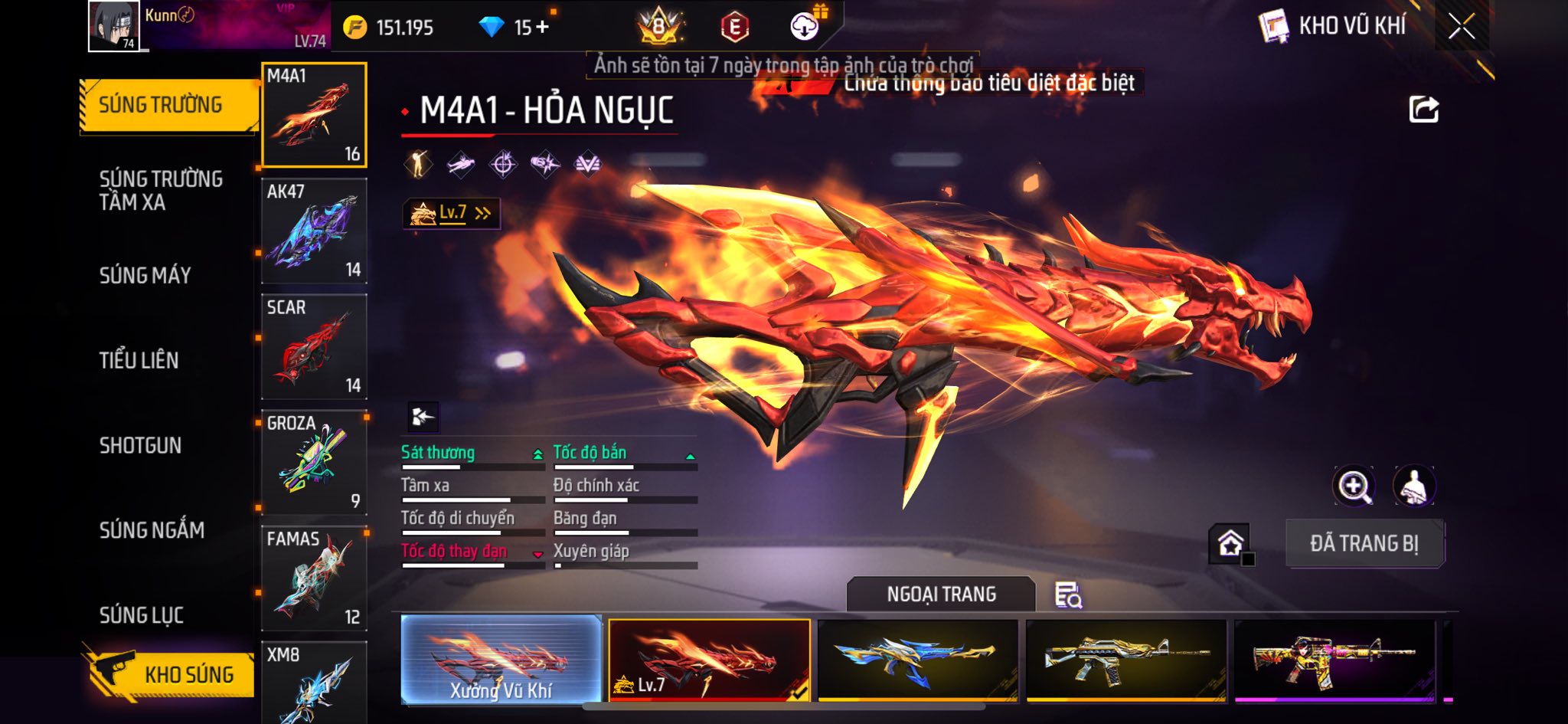Open the Súng Máy category
1568x724 pixels.
pos(145,275)
